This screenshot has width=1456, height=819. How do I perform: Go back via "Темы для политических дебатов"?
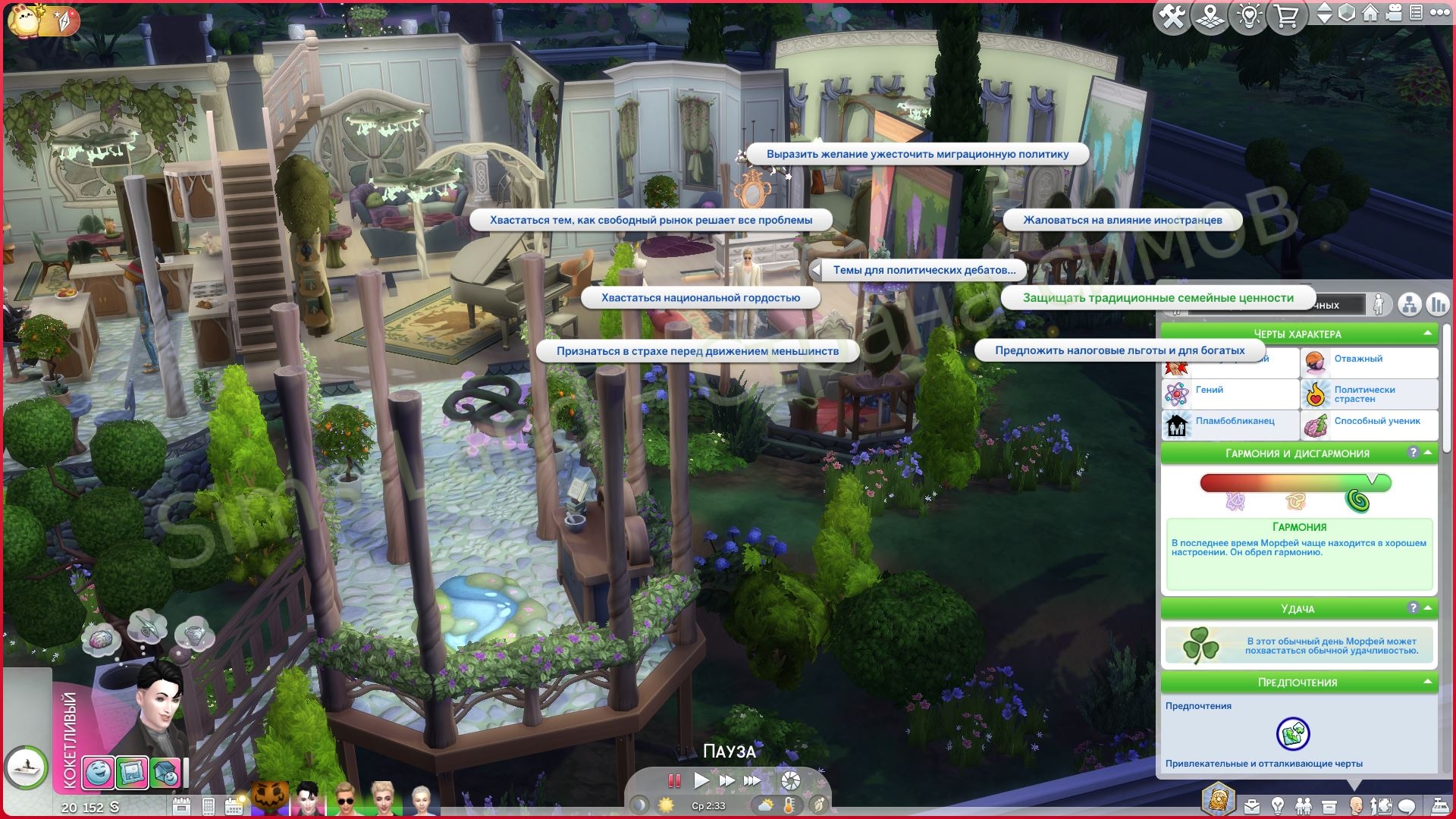(923, 270)
